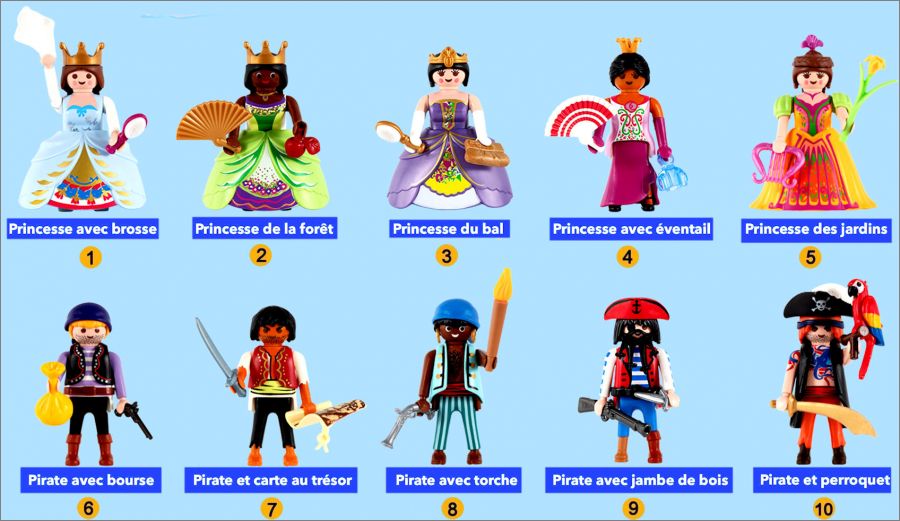Select the Princesse avec brosse label
This screenshot has width=900, height=521.
[83, 229]
